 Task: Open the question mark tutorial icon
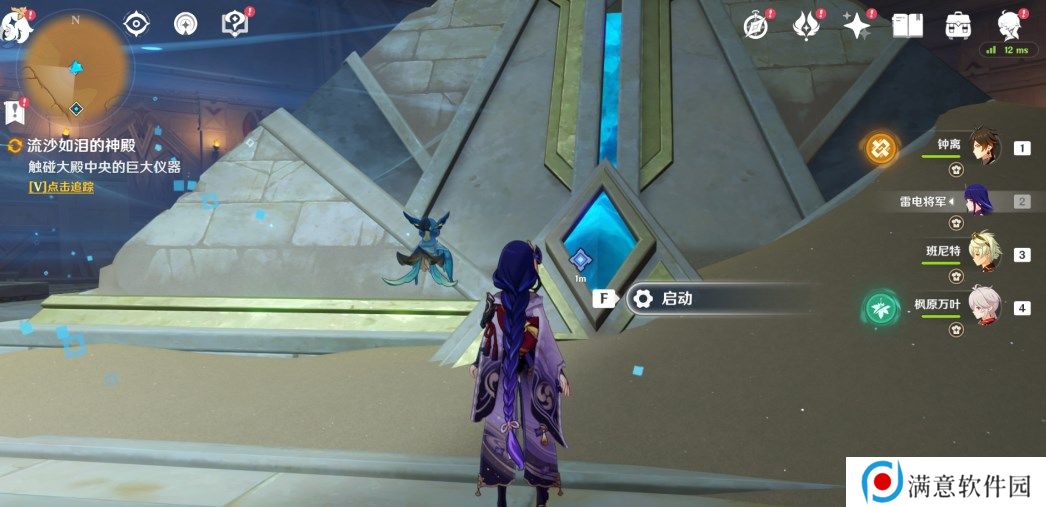coord(234,24)
